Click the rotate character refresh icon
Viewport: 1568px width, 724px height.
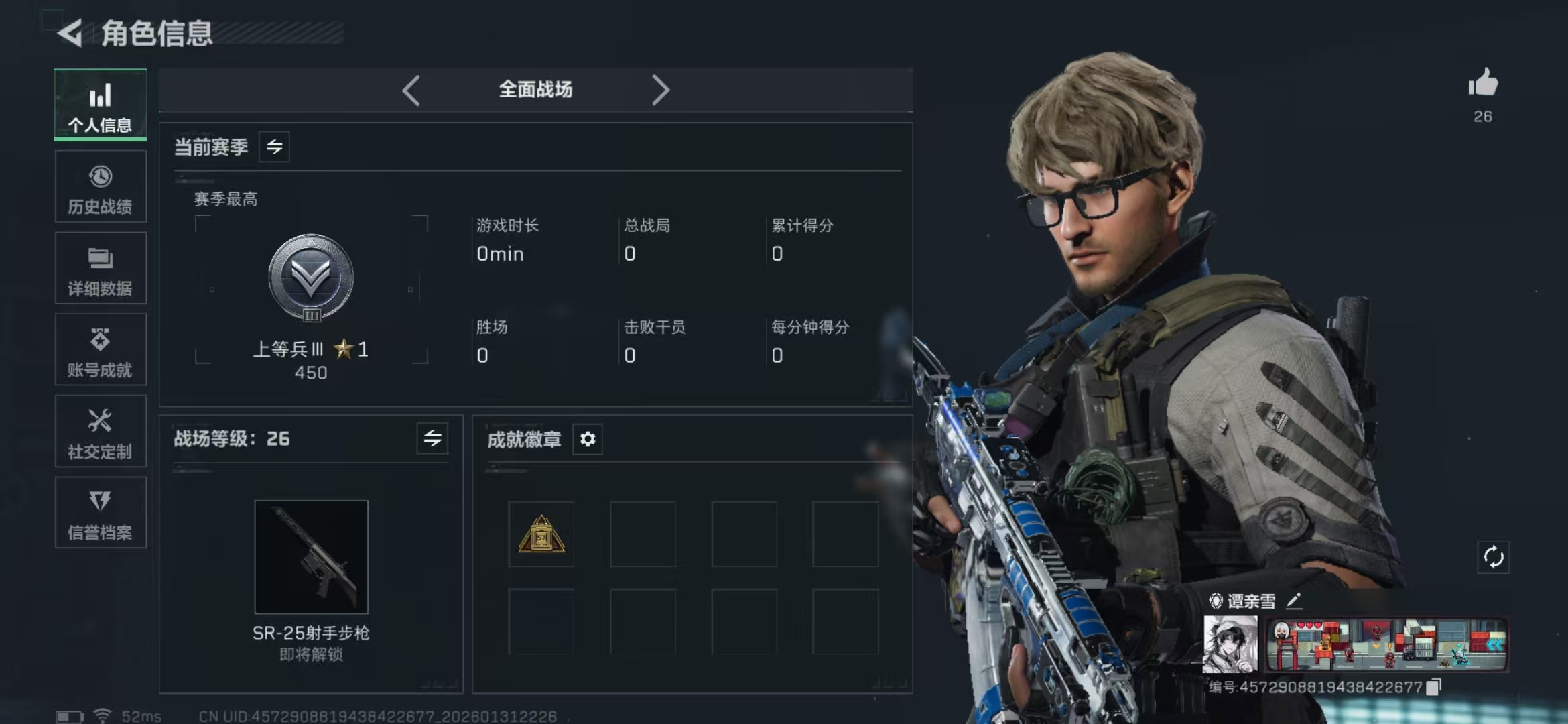[1493, 557]
